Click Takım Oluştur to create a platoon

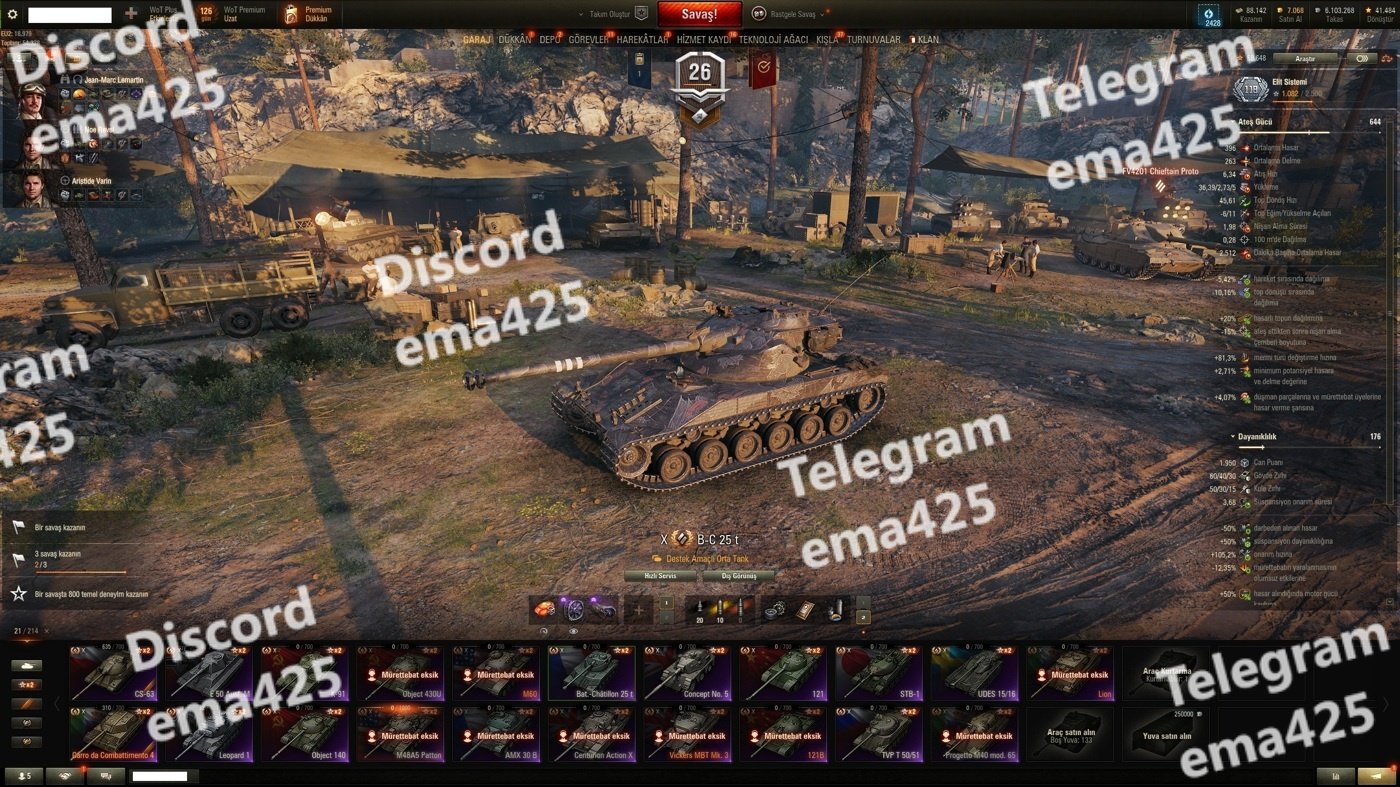click(x=614, y=14)
